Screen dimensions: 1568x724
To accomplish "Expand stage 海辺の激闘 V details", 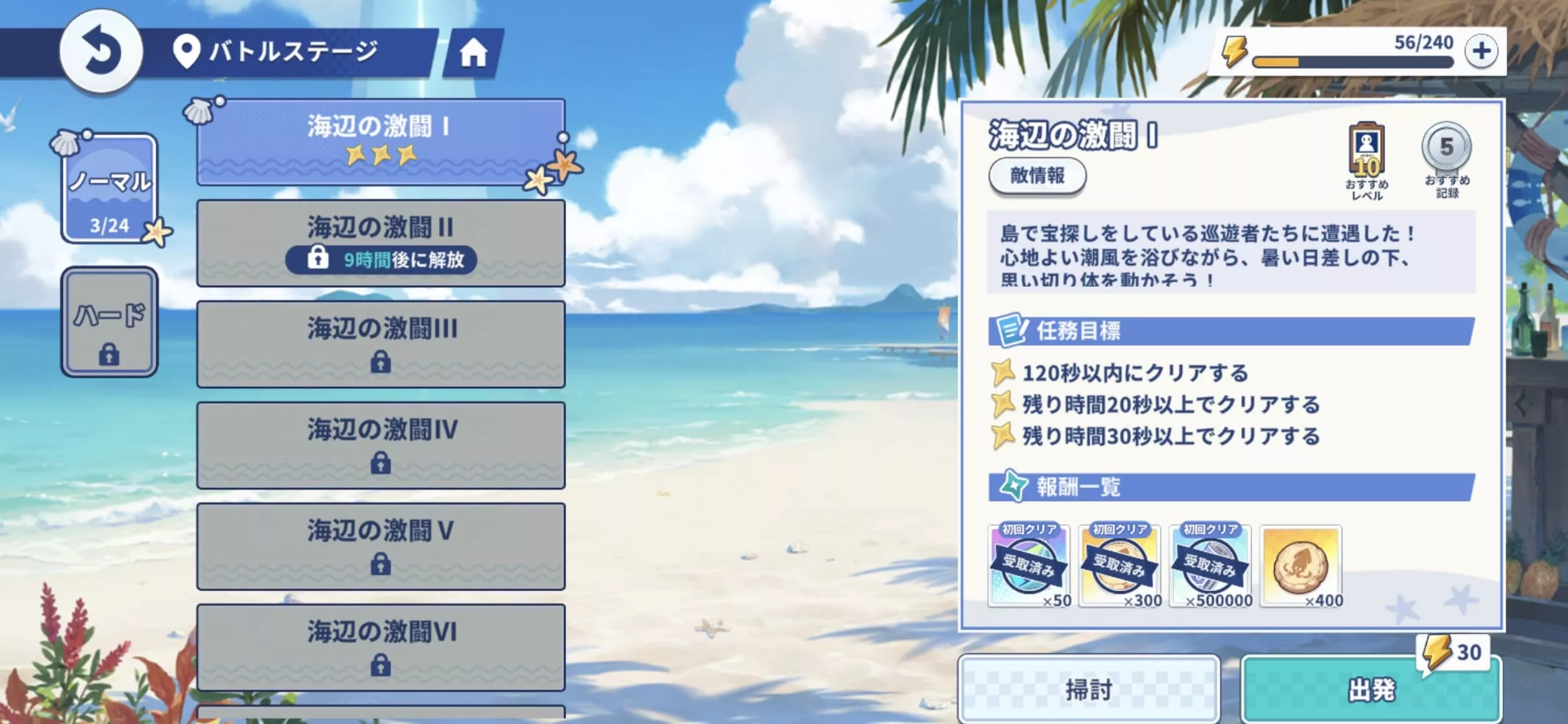I will coord(381,546).
